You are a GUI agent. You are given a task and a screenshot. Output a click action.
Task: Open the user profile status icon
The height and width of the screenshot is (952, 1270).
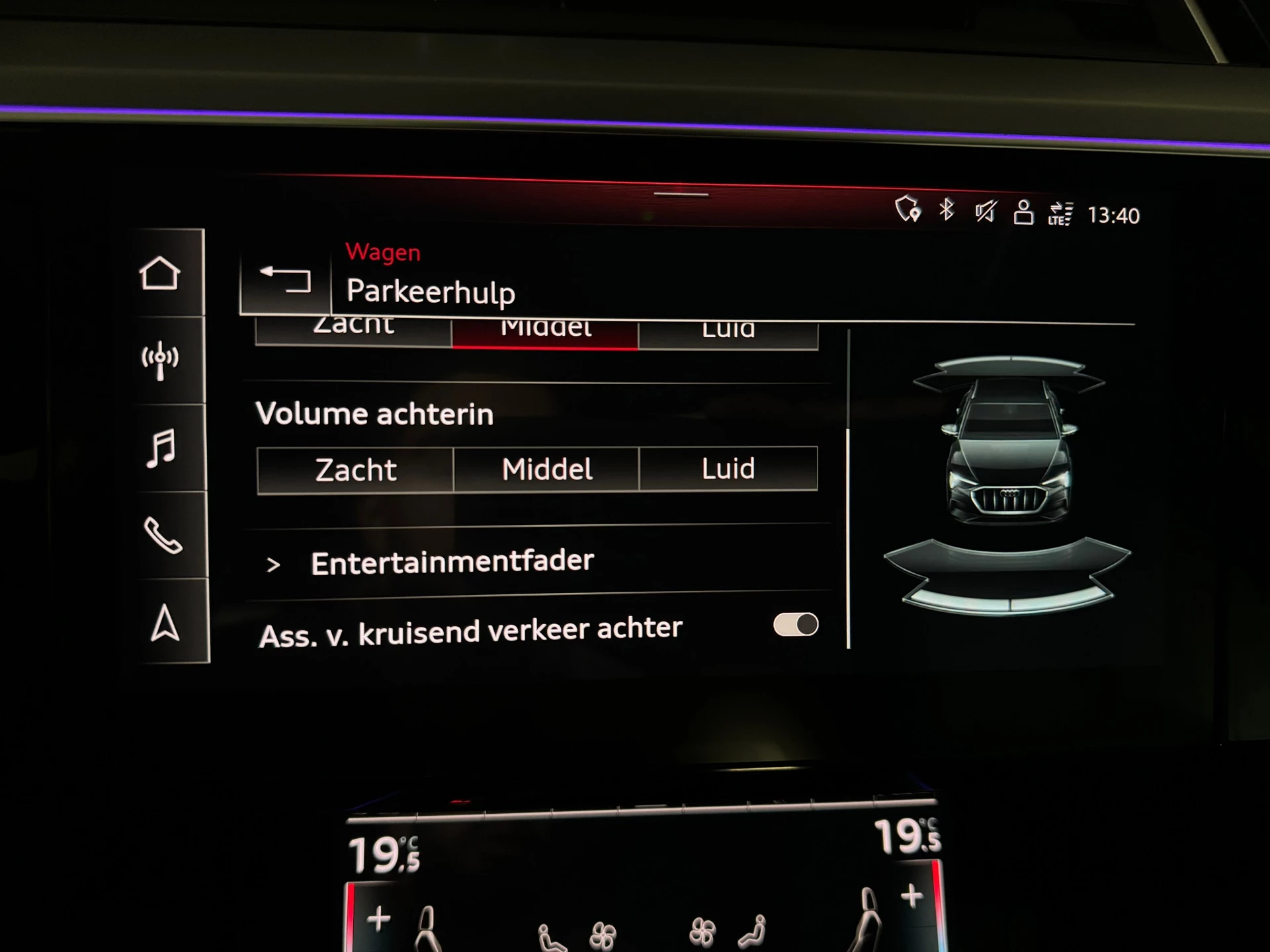tap(1023, 213)
